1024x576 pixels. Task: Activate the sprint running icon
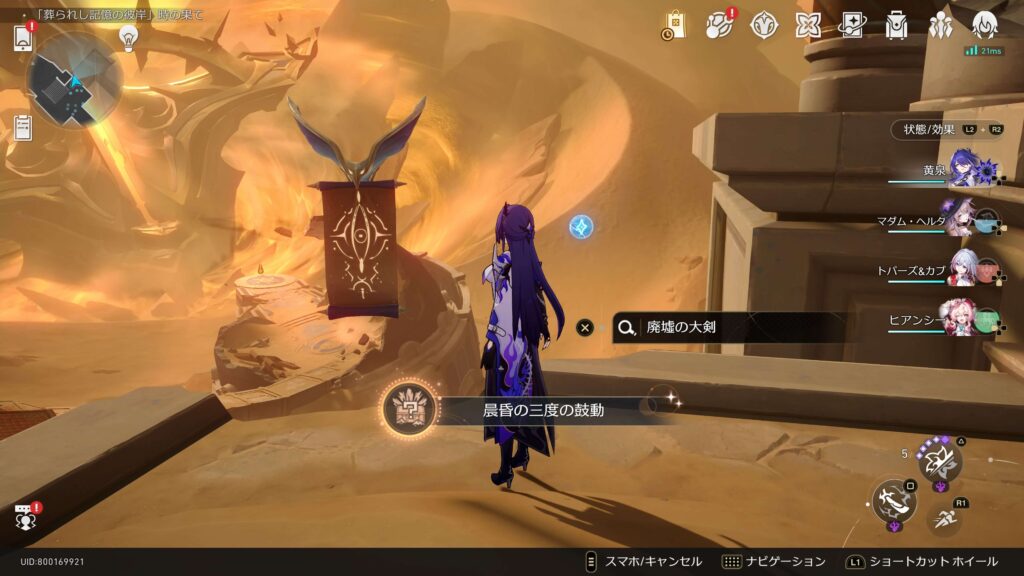coord(939,517)
